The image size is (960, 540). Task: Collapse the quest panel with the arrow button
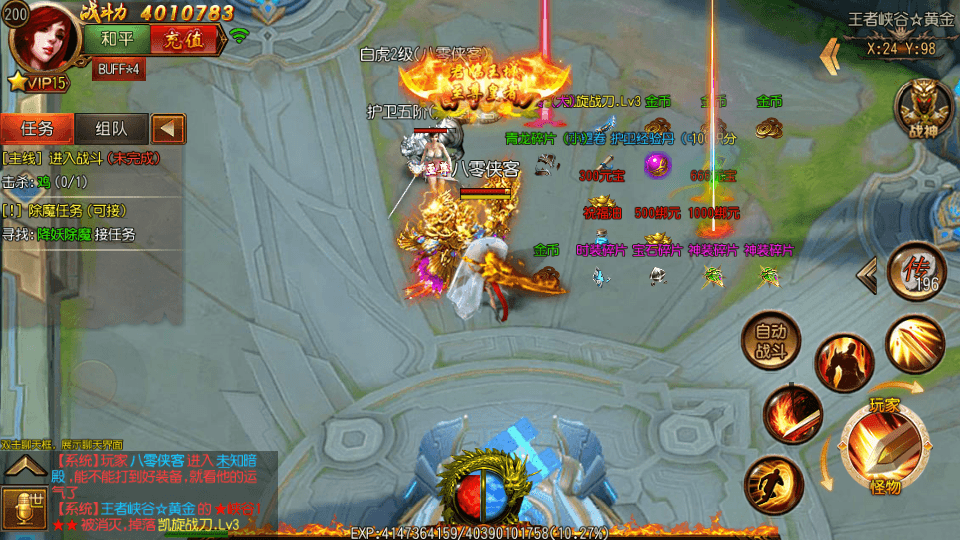click(168, 128)
